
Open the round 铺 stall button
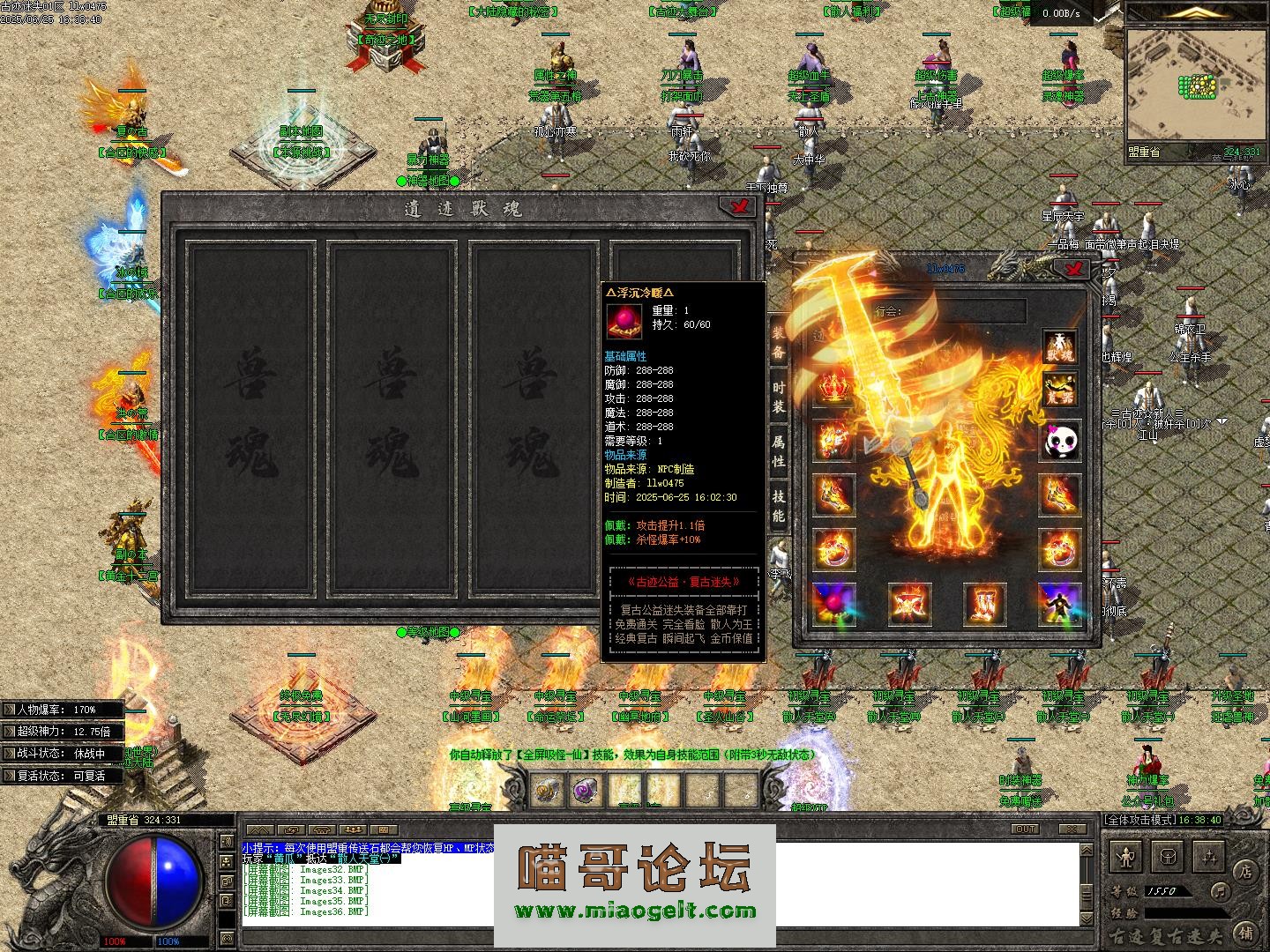1245,932
